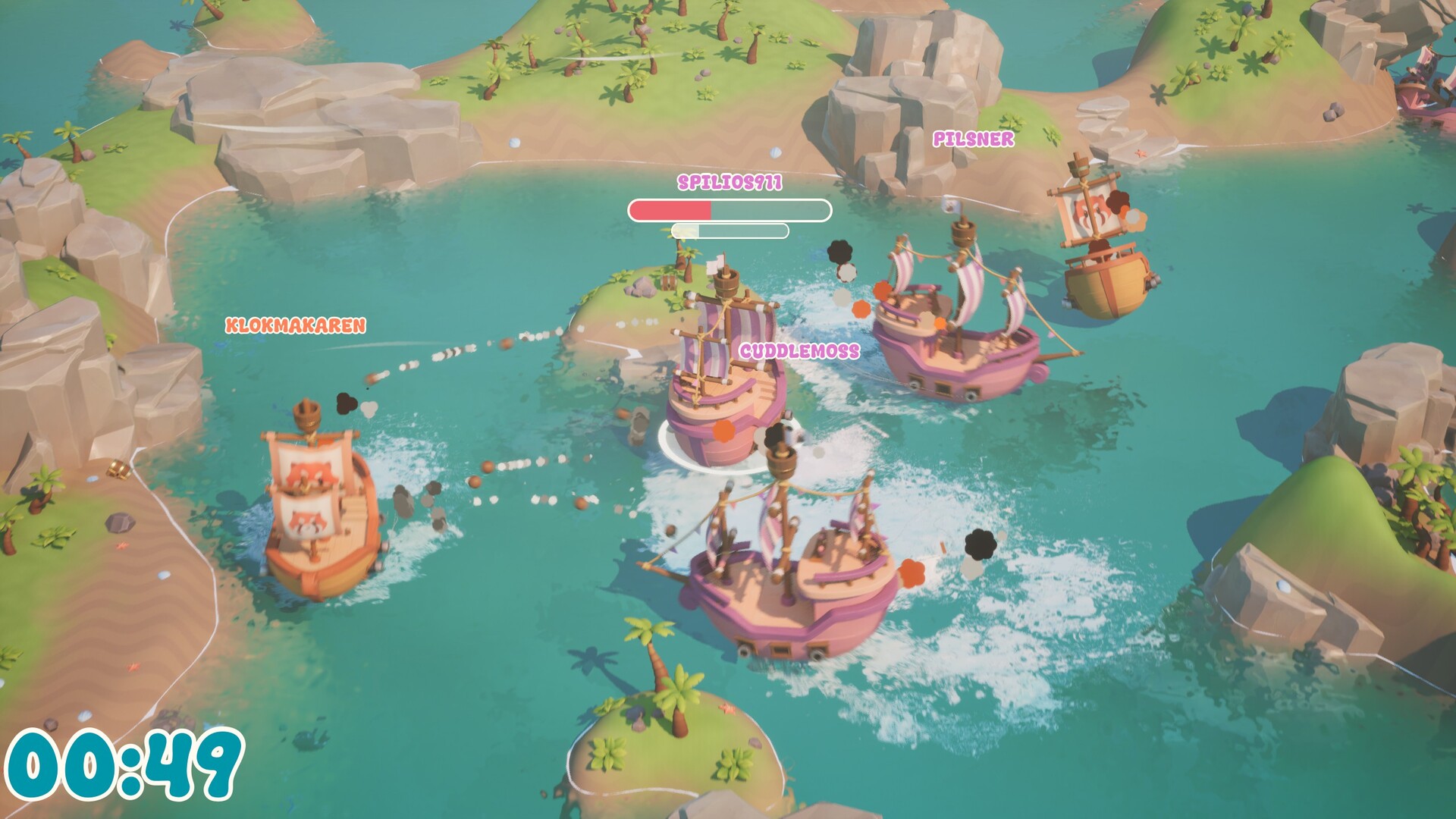Click the starfish on the bottom island beach

click(x=728, y=709)
